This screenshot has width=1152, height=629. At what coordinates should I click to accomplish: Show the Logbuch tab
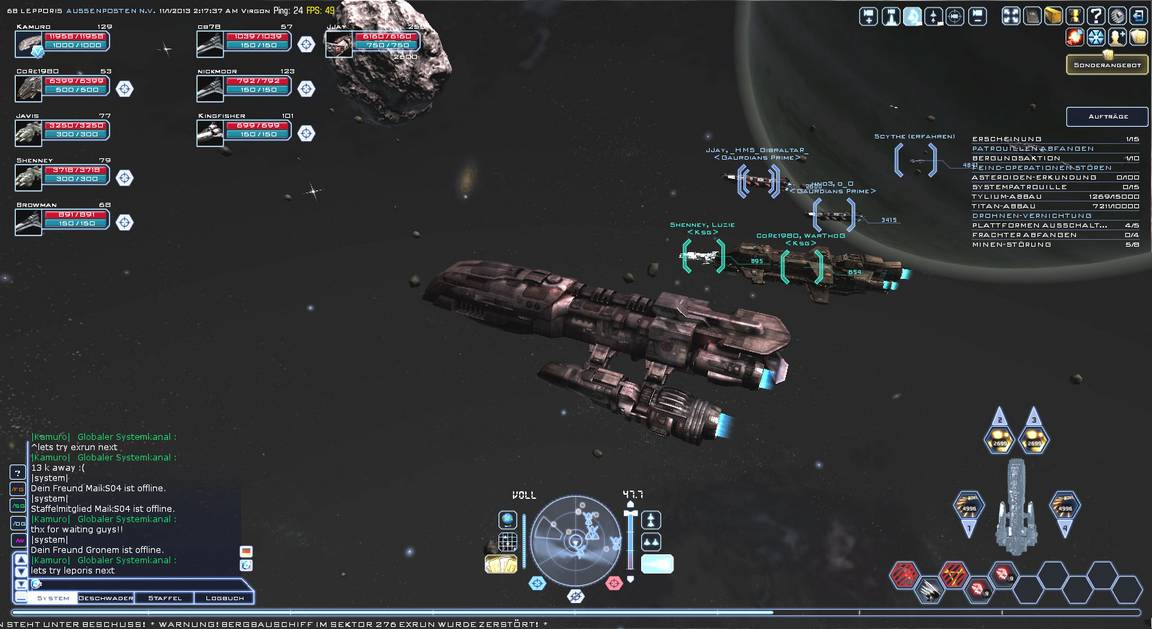coord(224,598)
